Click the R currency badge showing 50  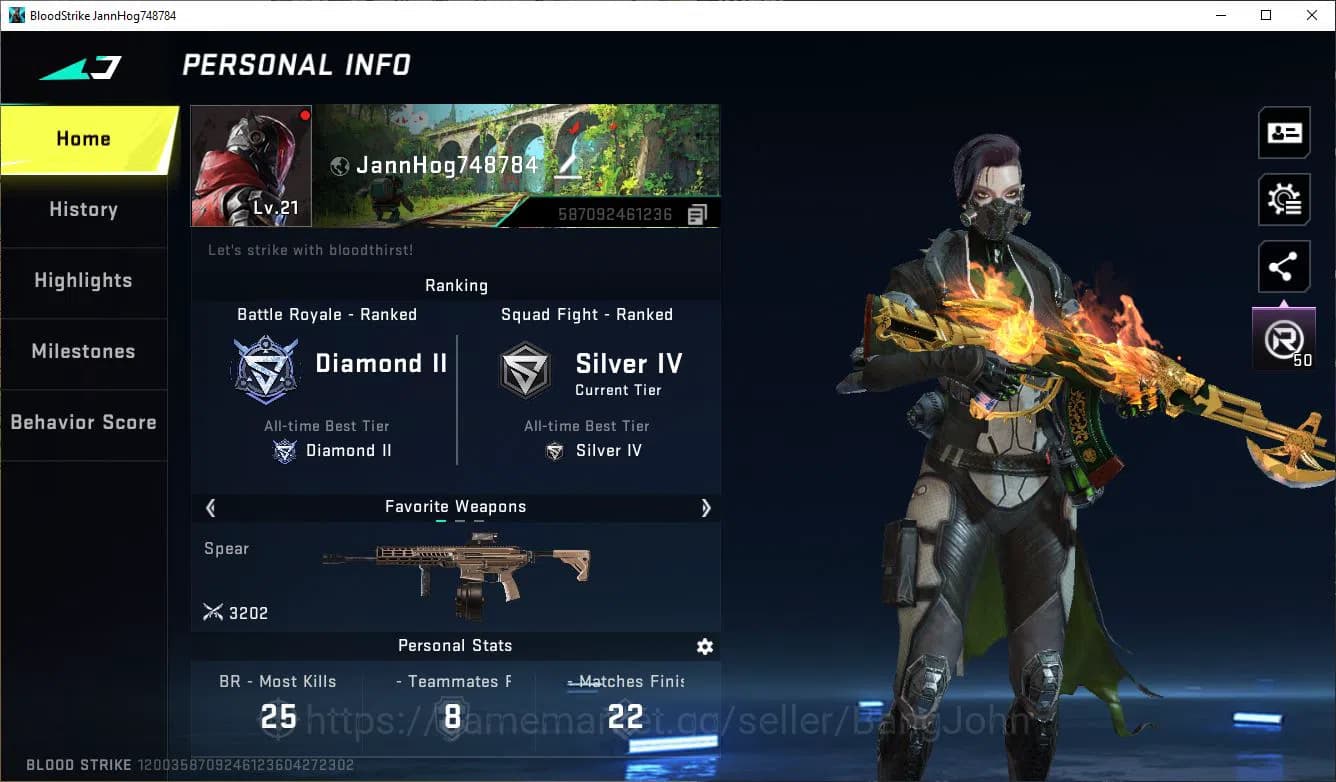click(x=1284, y=338)
